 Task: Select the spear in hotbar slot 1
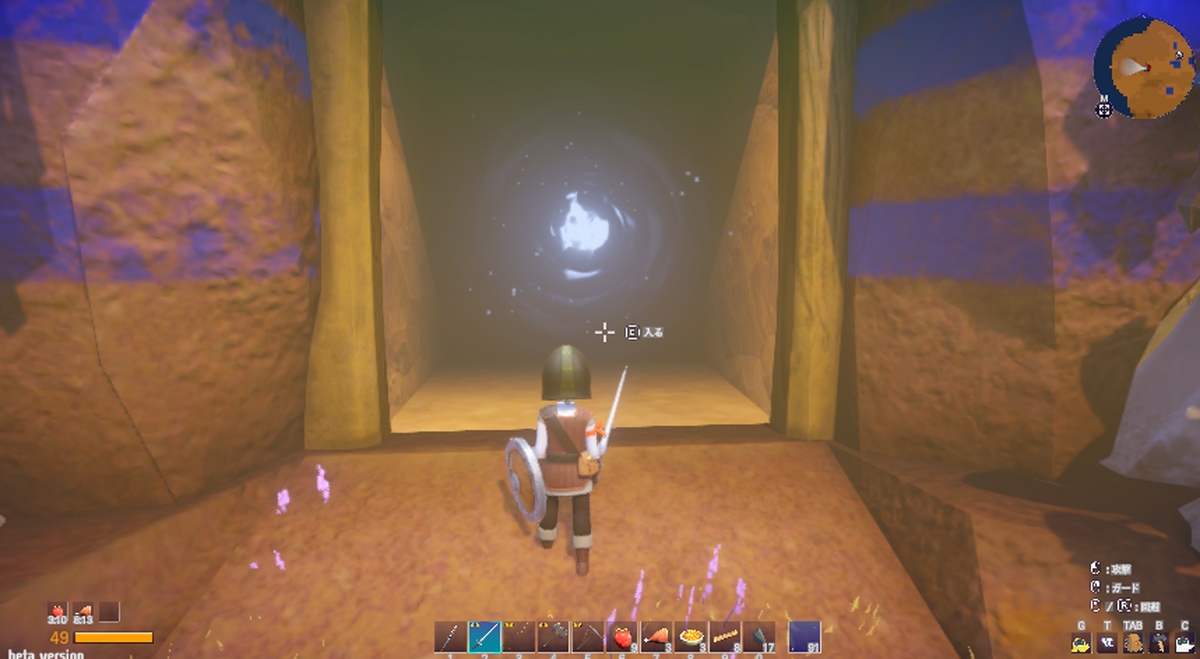[451, 637]
